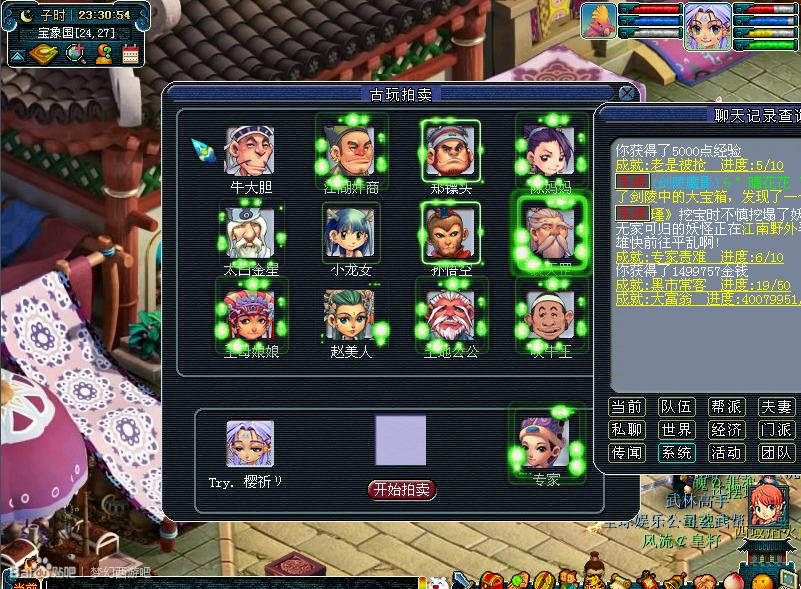
Task: Click the 开始拍卖 start auction button
Action: pos(402,489)
